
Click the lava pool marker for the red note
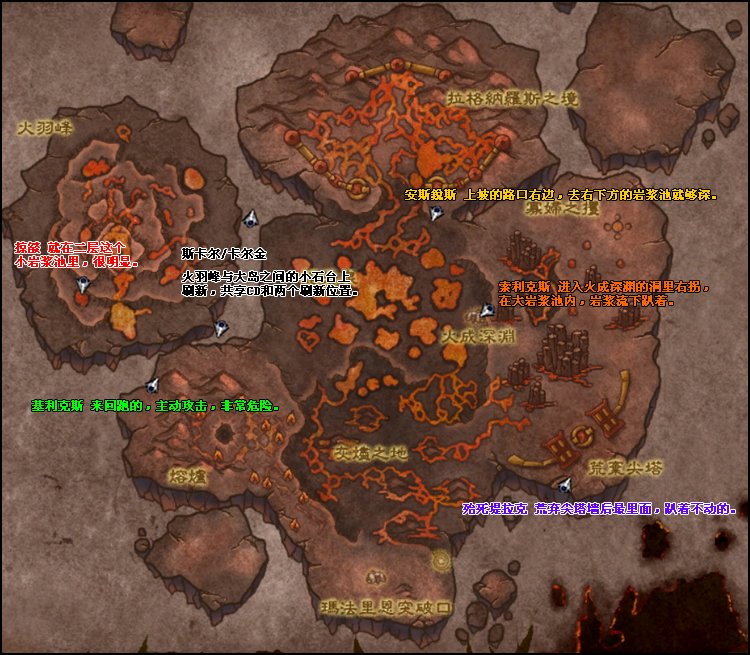(x=83, y=285)
